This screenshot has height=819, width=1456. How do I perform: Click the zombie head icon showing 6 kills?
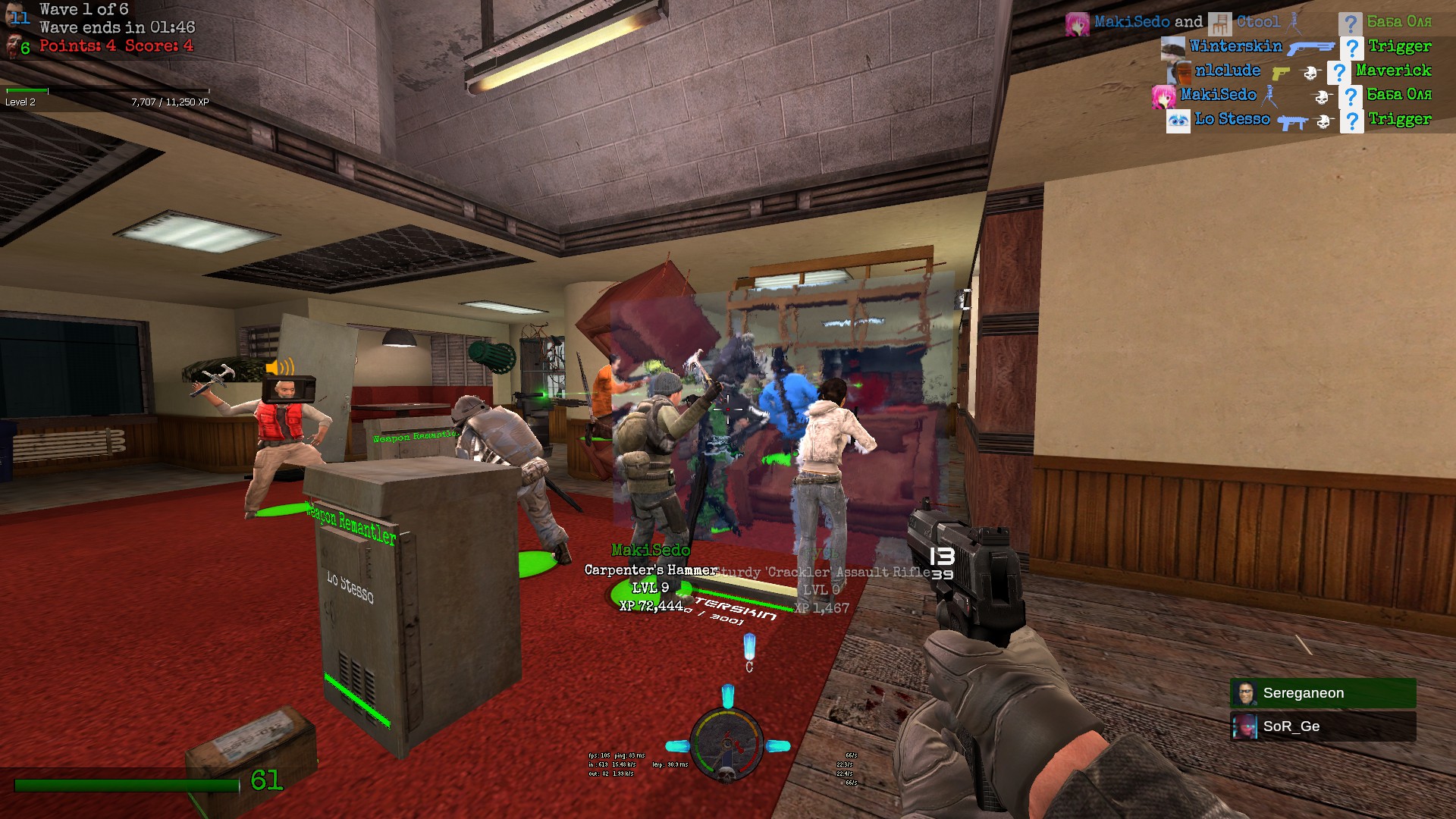[14, 47]
